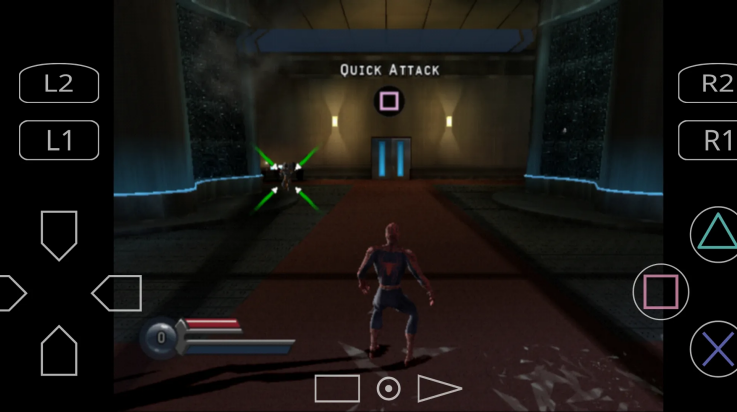The height and width of the screenshot is (412, 737).
Task: Tap the rectangular Select button
Action: click(337, 388)
